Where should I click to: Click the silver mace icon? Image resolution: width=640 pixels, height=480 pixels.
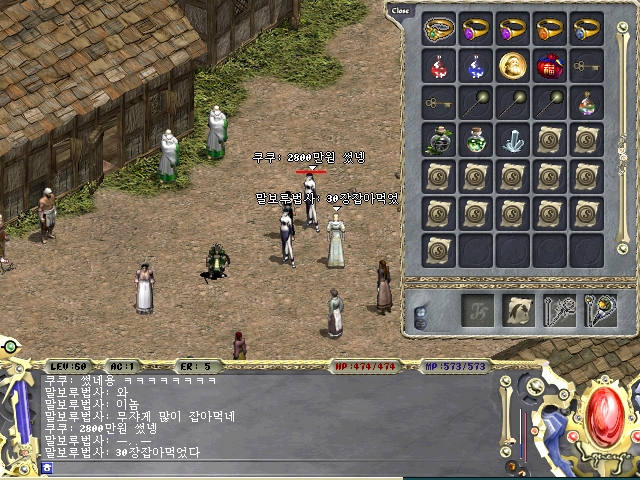pyautogui.click(x=560, y=311)
